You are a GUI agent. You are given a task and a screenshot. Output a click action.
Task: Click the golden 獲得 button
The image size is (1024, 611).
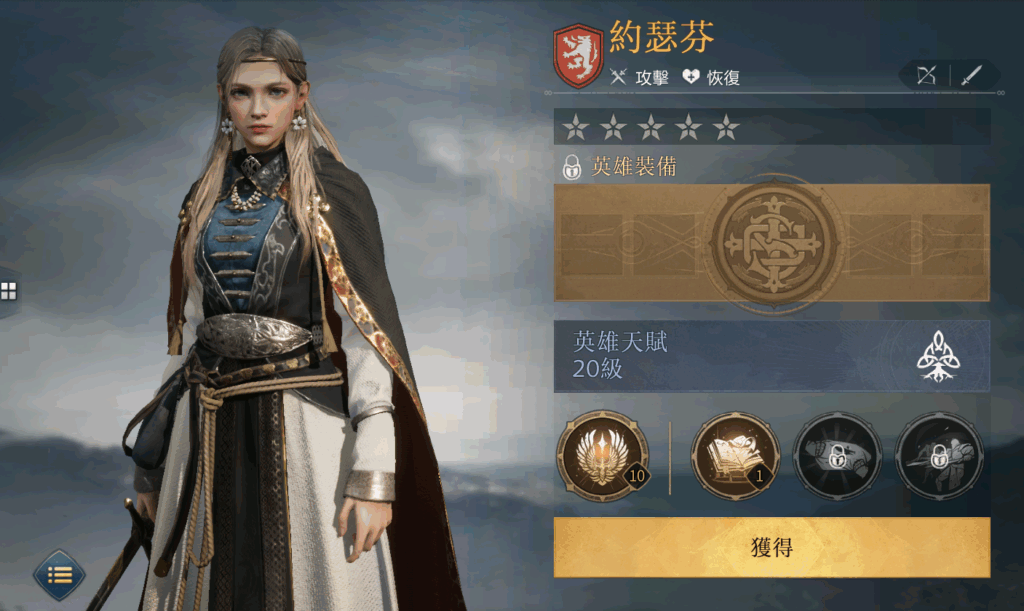771,547
